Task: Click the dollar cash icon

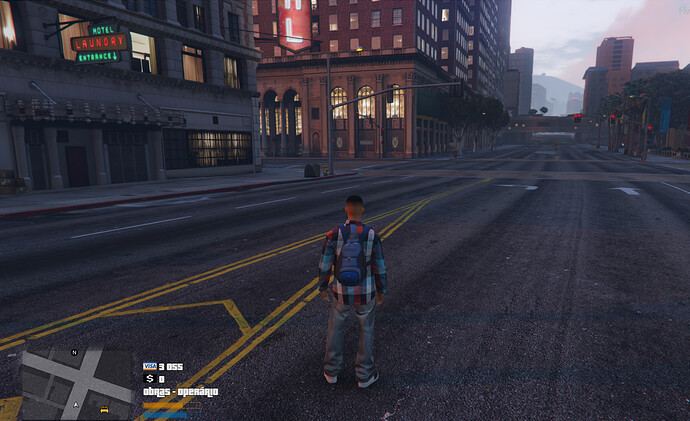Action: click(x=149, y=379)
